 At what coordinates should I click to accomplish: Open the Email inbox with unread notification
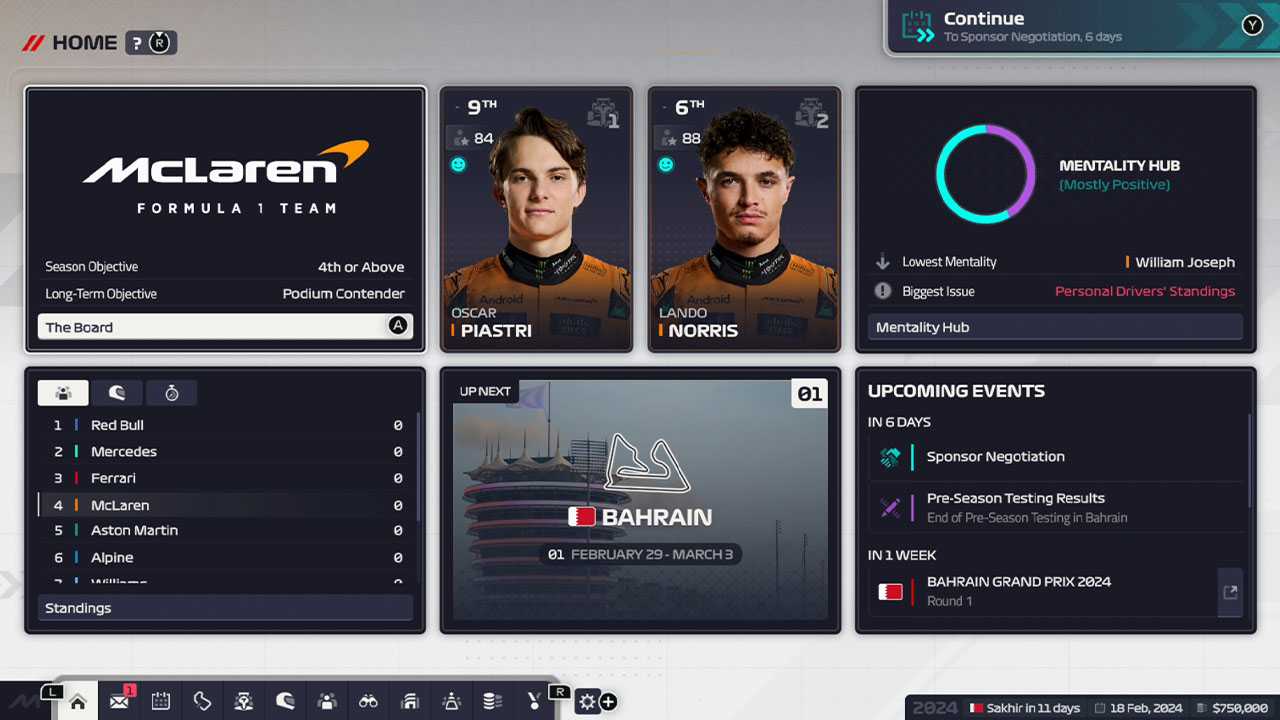click(x=120, y=701)
